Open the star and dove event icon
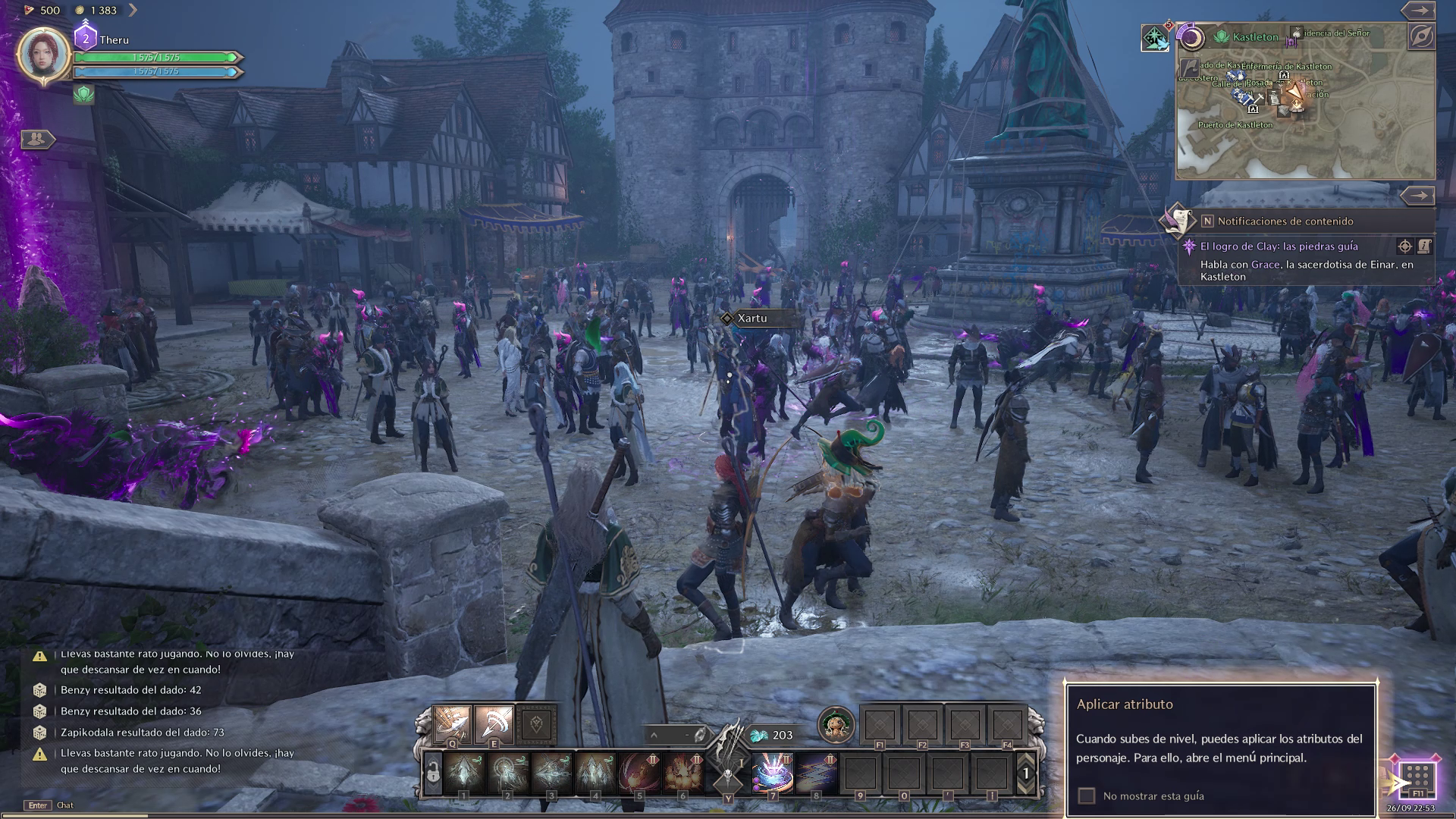The height and width of the screenshot is (819, 1456). pos(1155,38)
